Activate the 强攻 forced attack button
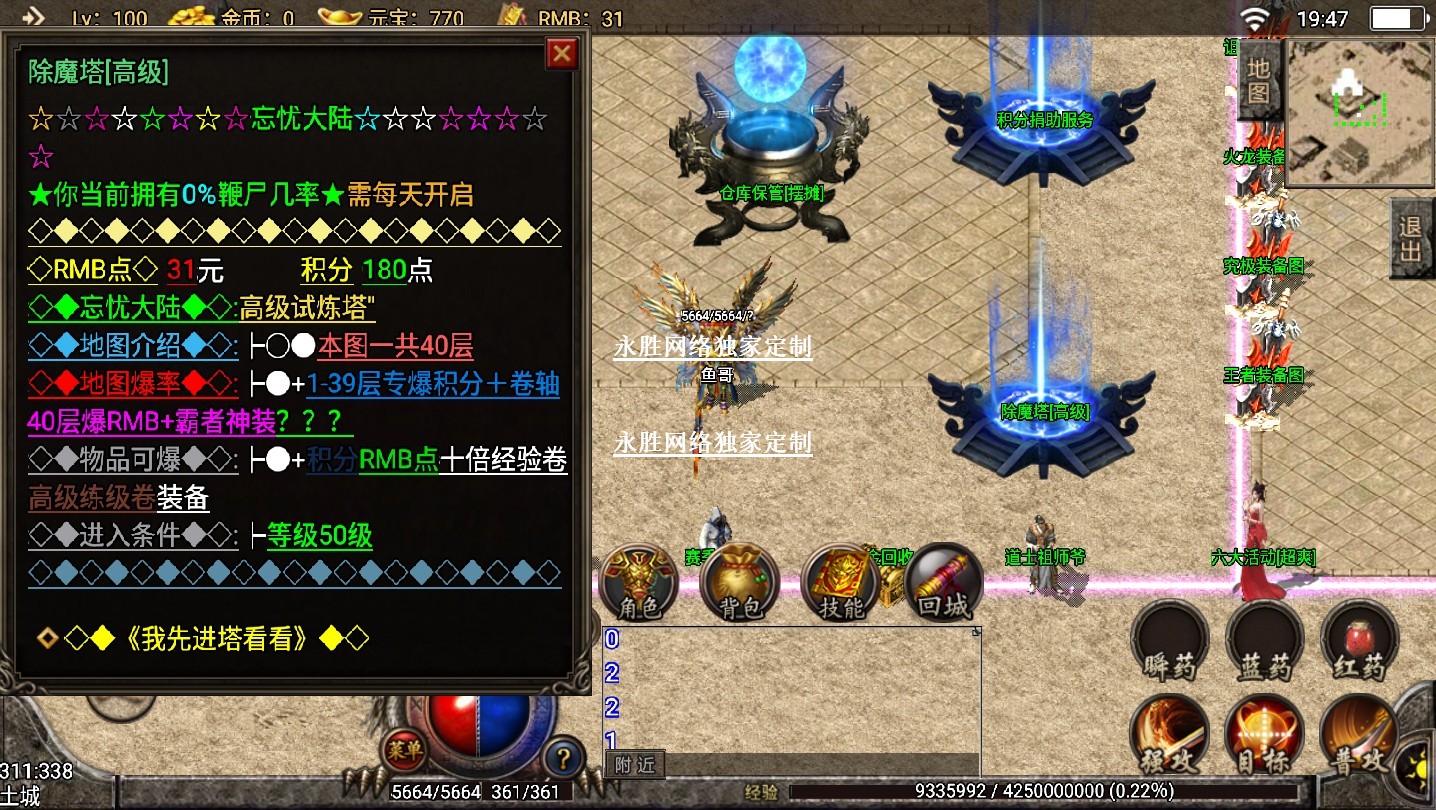Viewport: 1436px width, 810px height. click(x=1169, y=735)
